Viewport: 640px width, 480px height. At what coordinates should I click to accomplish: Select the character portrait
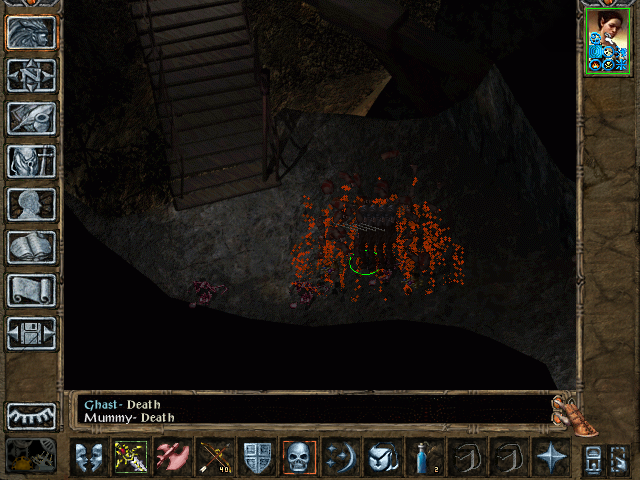607,41
